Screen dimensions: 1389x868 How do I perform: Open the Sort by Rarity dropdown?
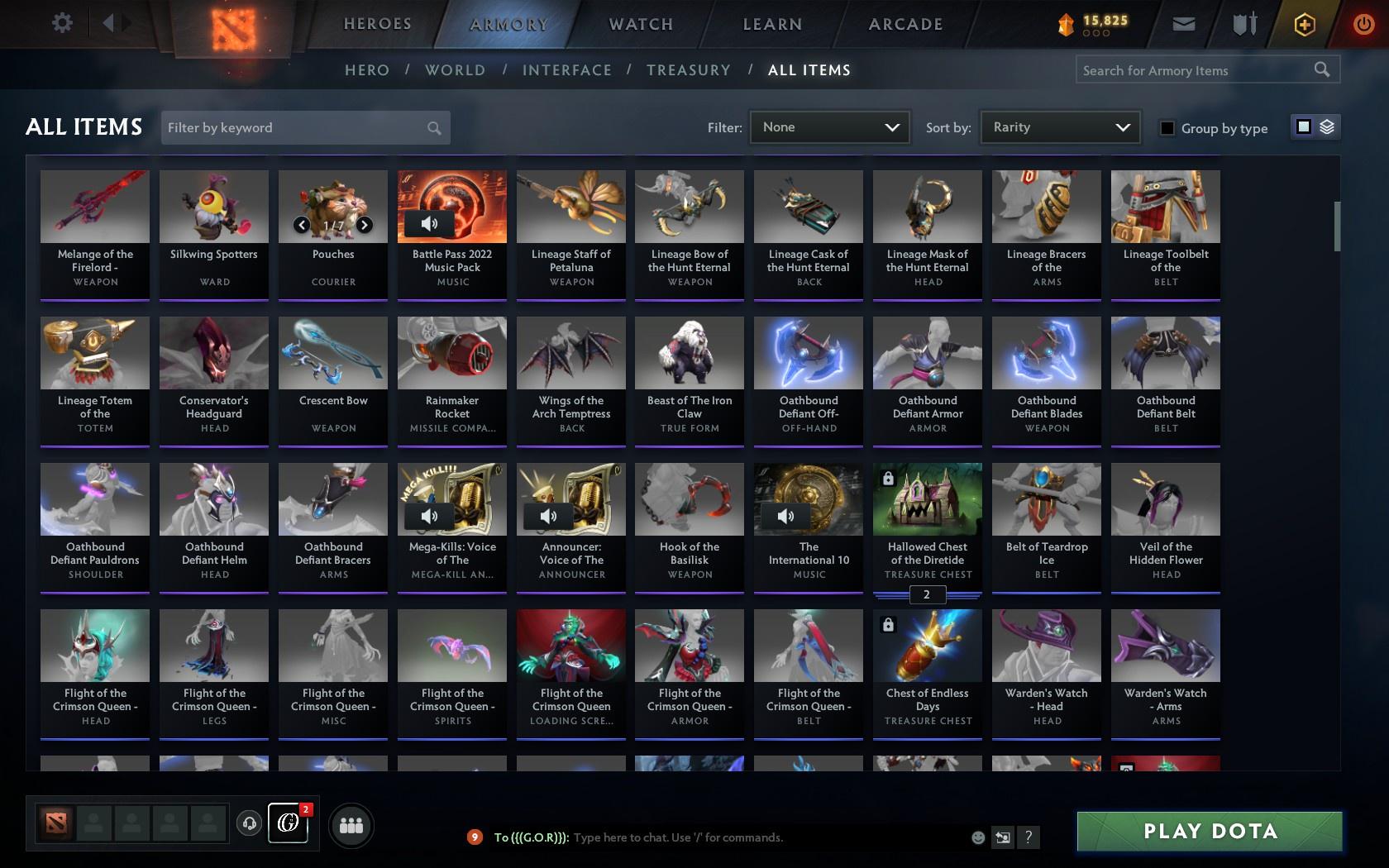(x=1059, y=126)
